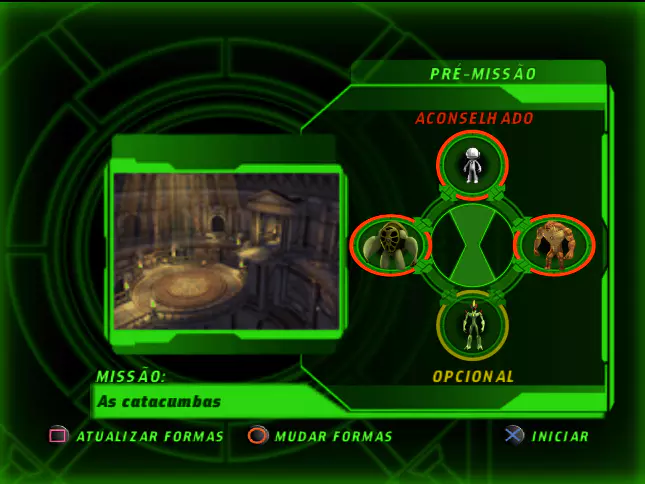Select the ATUALIZAR FORMAS option
This screenshot has width=645, height=484.
[x=150, y=436]
